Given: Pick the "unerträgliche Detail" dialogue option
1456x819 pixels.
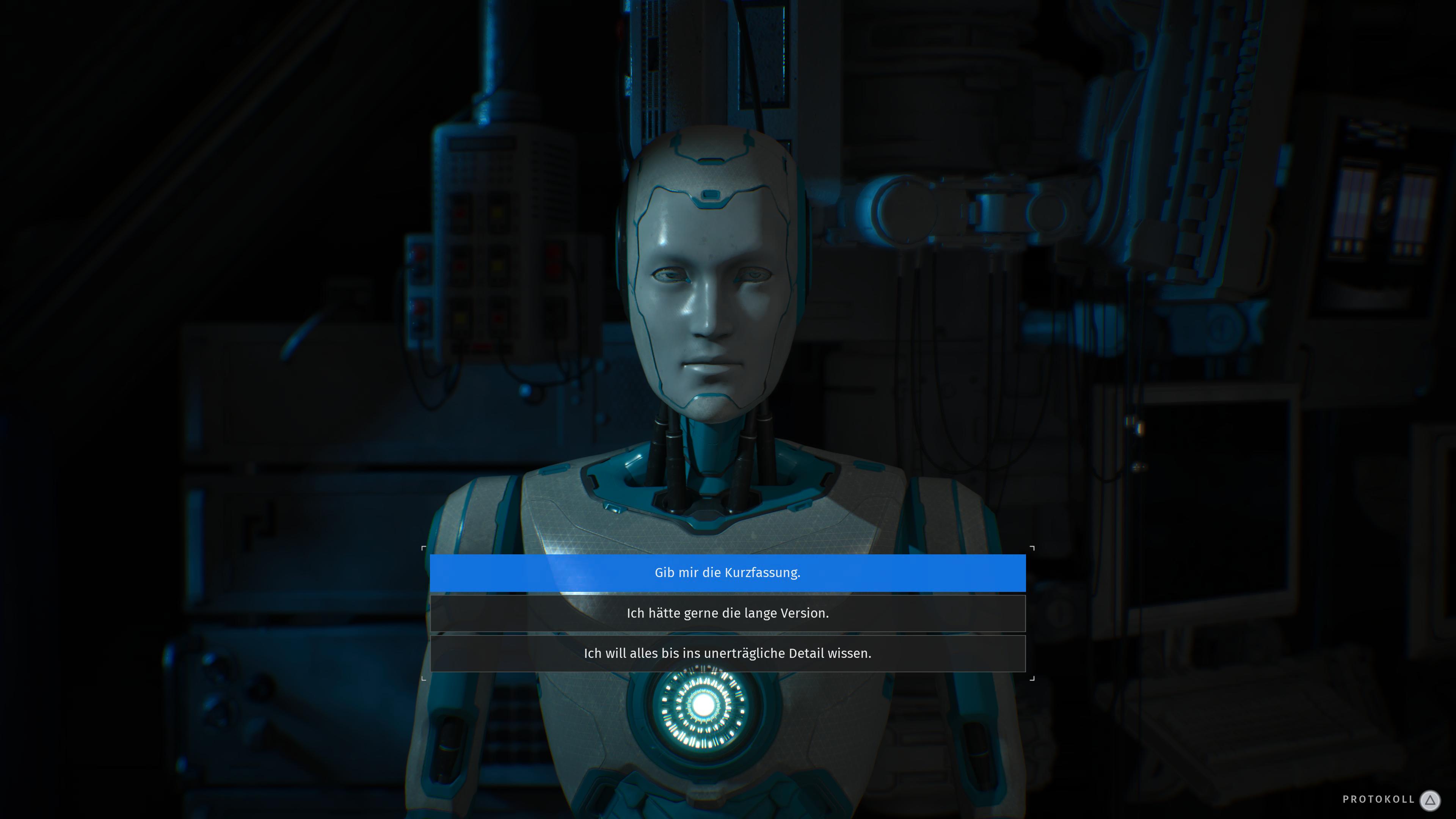Looking at the screenshot, I should pyautogui.click(x=728, y=653).
